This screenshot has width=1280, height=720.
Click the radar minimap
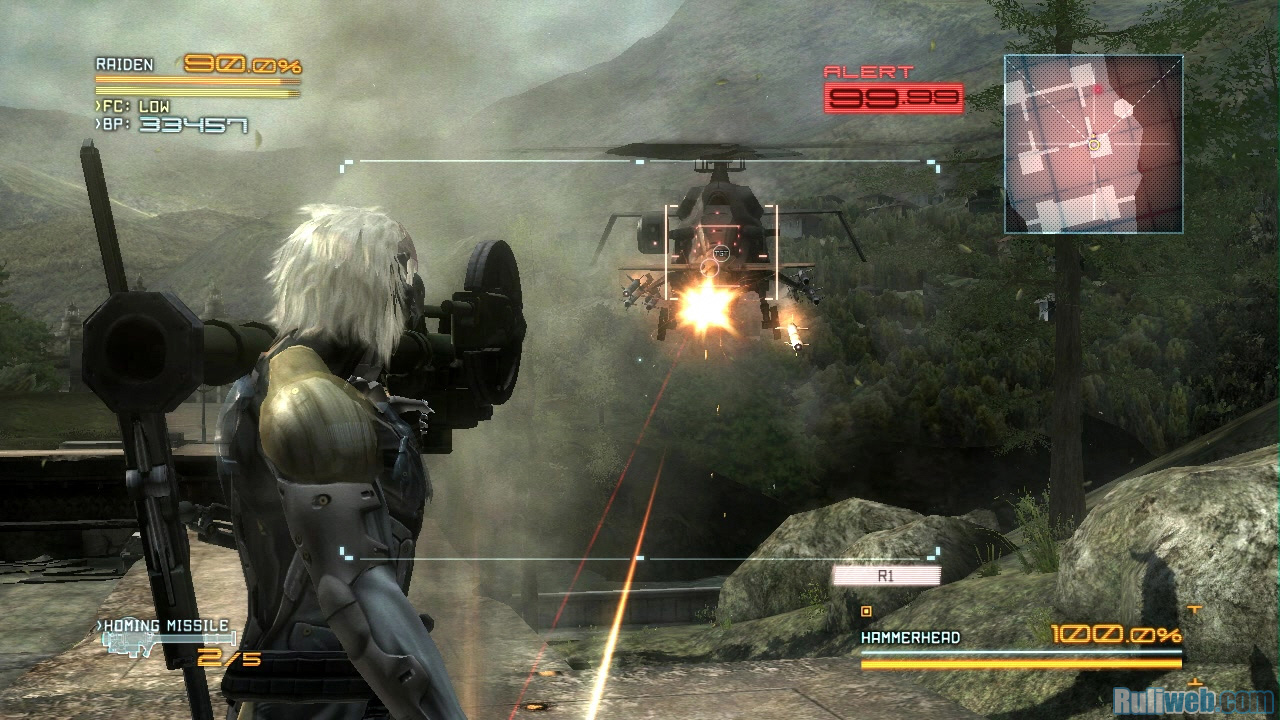(1093, 144)
